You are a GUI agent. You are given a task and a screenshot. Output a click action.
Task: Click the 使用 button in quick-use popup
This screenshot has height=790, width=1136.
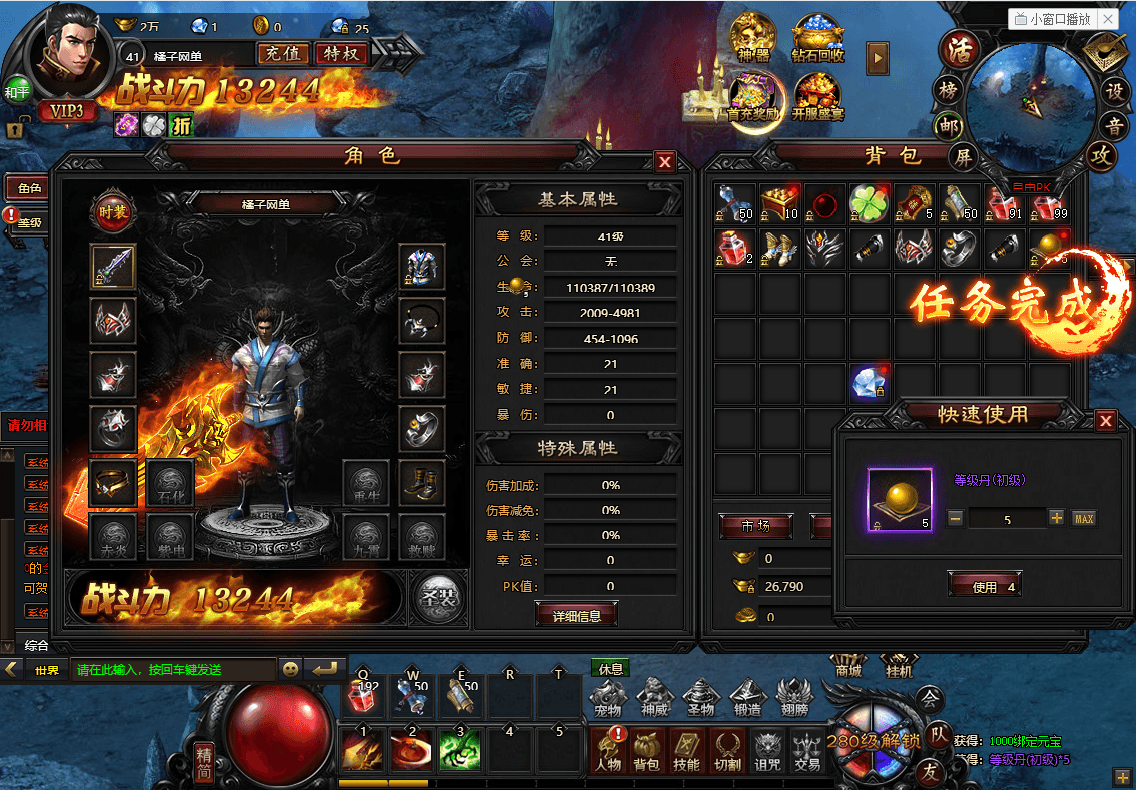tap(984, 587)
